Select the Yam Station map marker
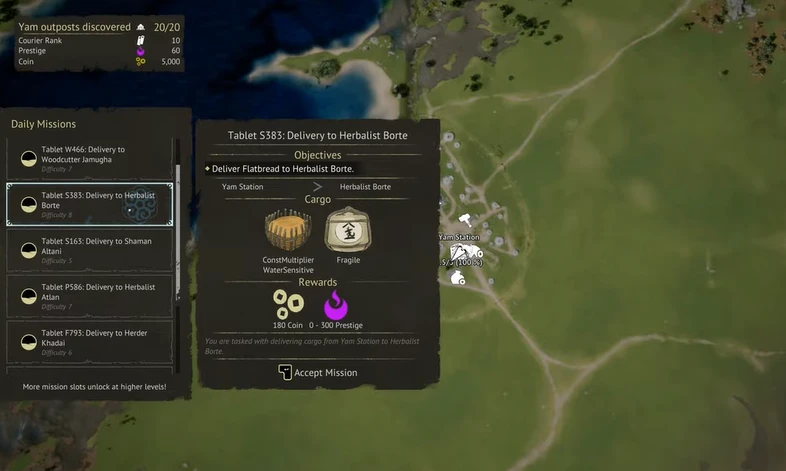The image size is (786, 471). (x=464, y=251)
